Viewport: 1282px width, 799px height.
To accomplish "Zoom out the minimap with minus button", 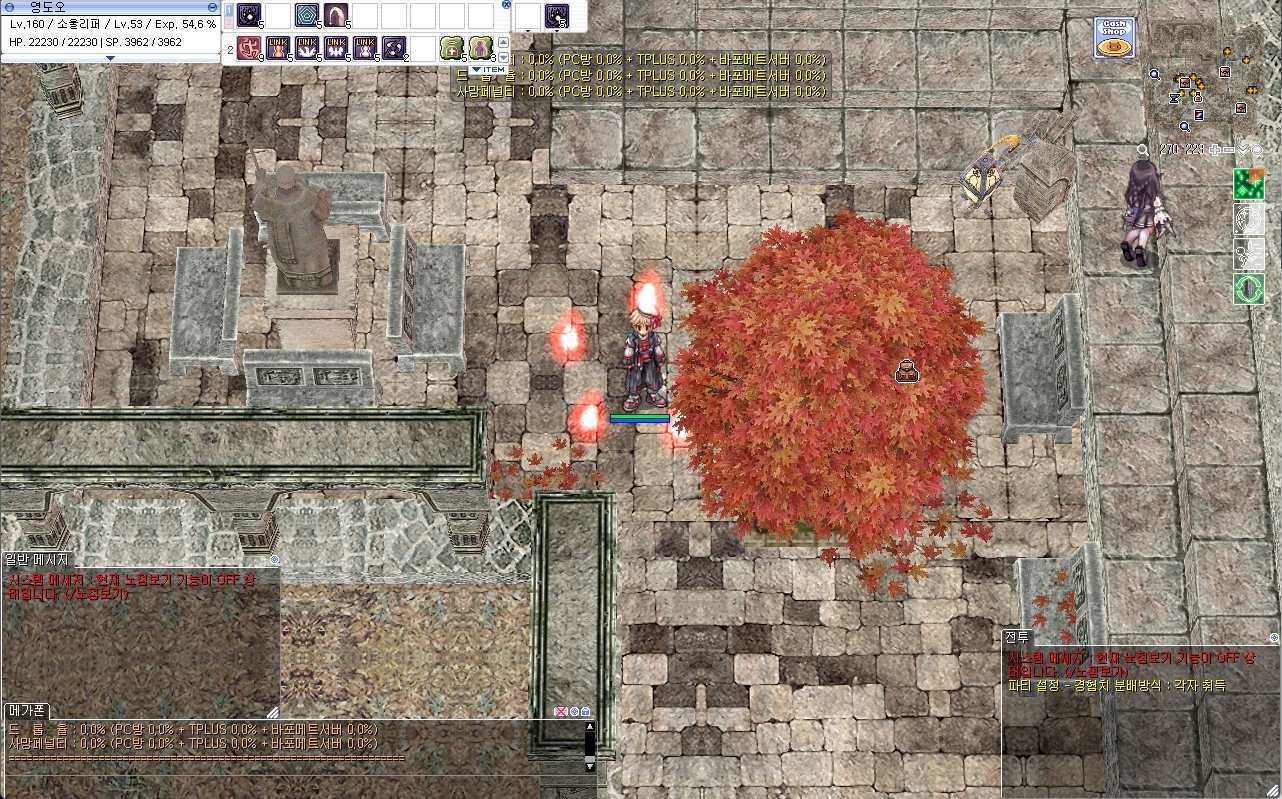I will tap(1230, 150).
